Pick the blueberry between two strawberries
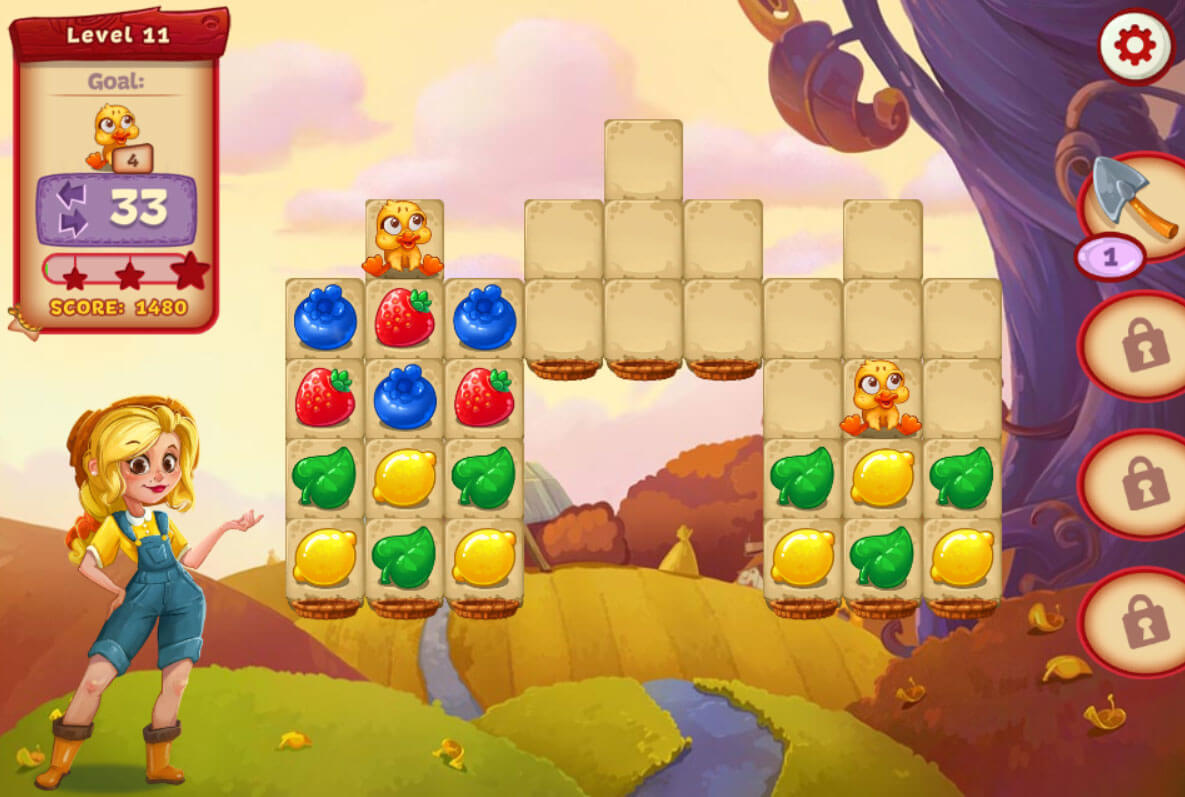Viewport: 1185px width, 797px height. click(x=404, y=397)
